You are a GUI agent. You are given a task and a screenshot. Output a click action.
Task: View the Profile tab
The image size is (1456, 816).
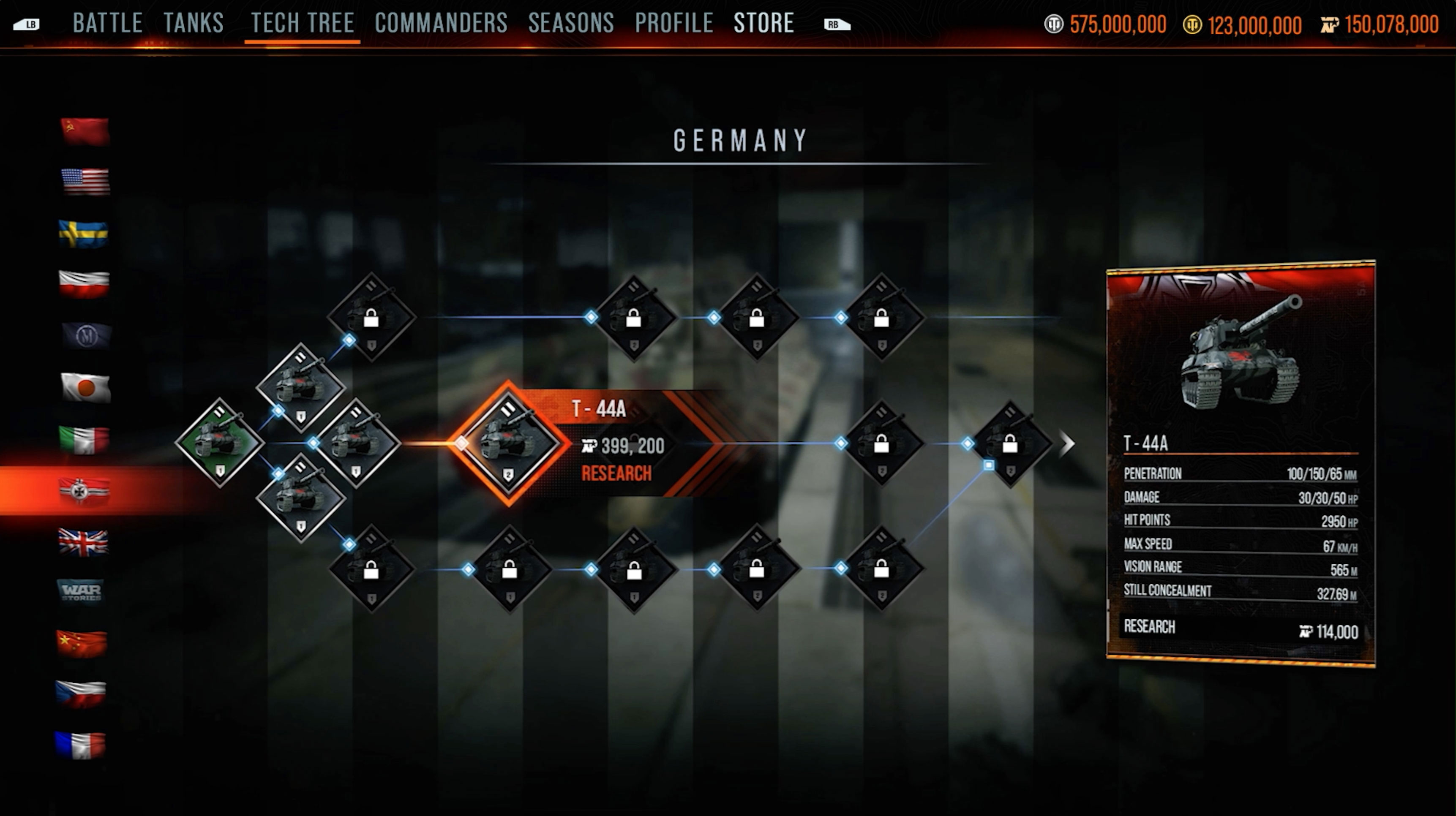point(674,24)
